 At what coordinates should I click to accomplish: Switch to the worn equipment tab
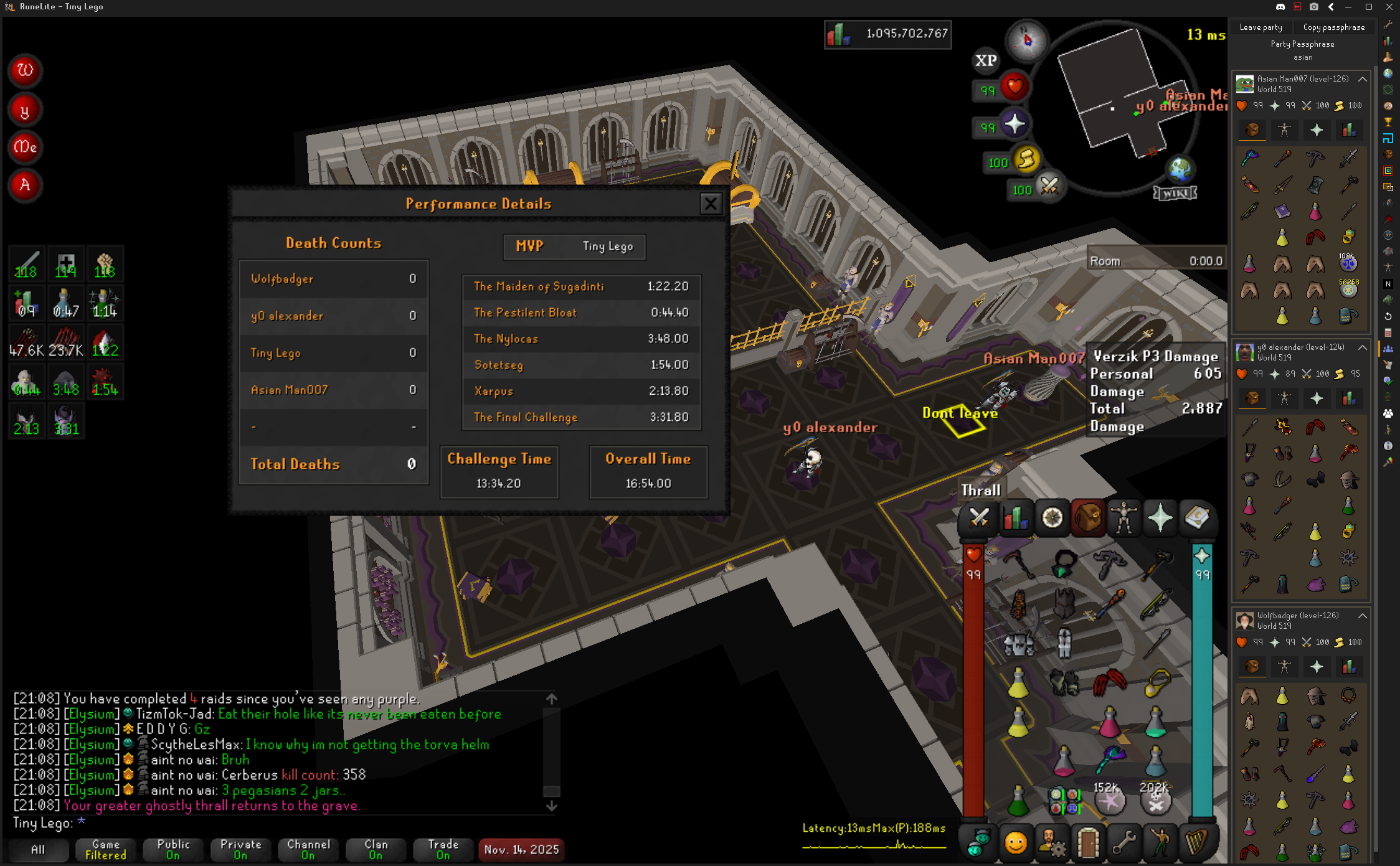coord(1123,518)
